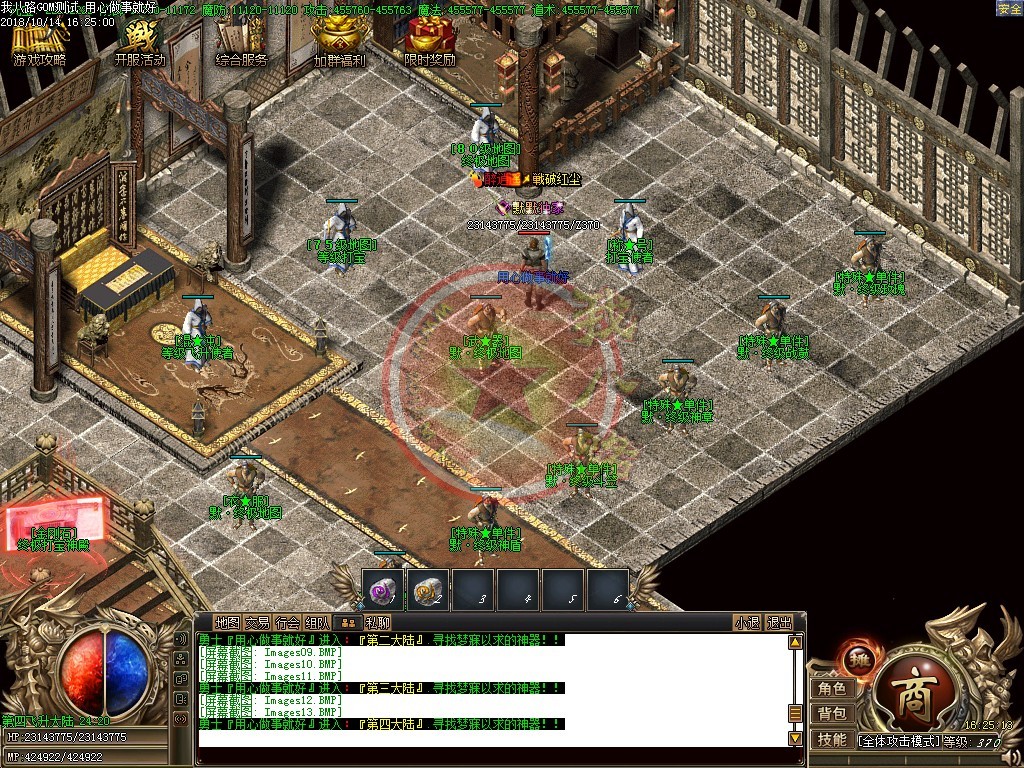
Task: Use the scroll item in hotbar slot 2
Action: click(428, 591)
